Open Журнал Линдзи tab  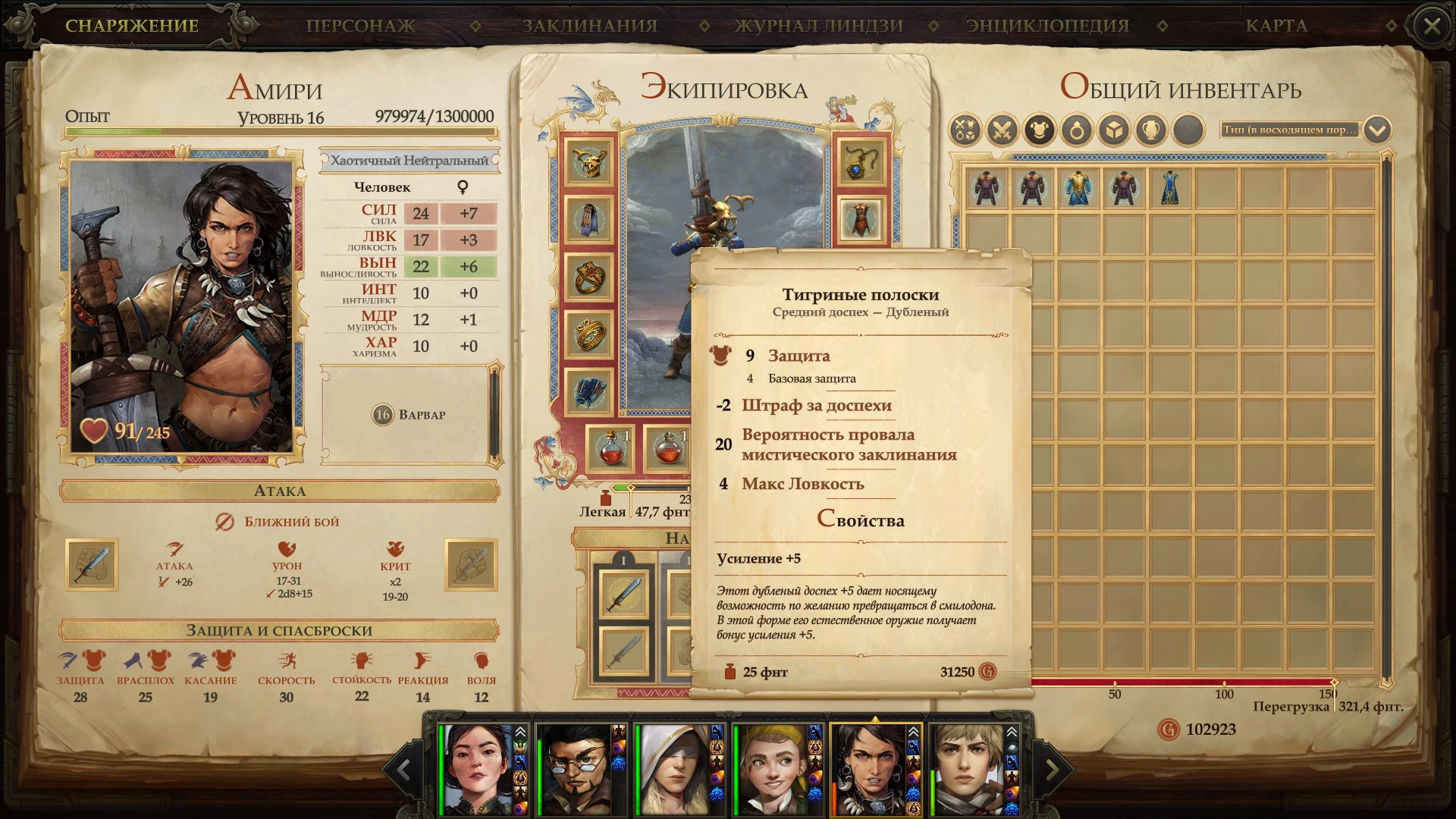819,26
